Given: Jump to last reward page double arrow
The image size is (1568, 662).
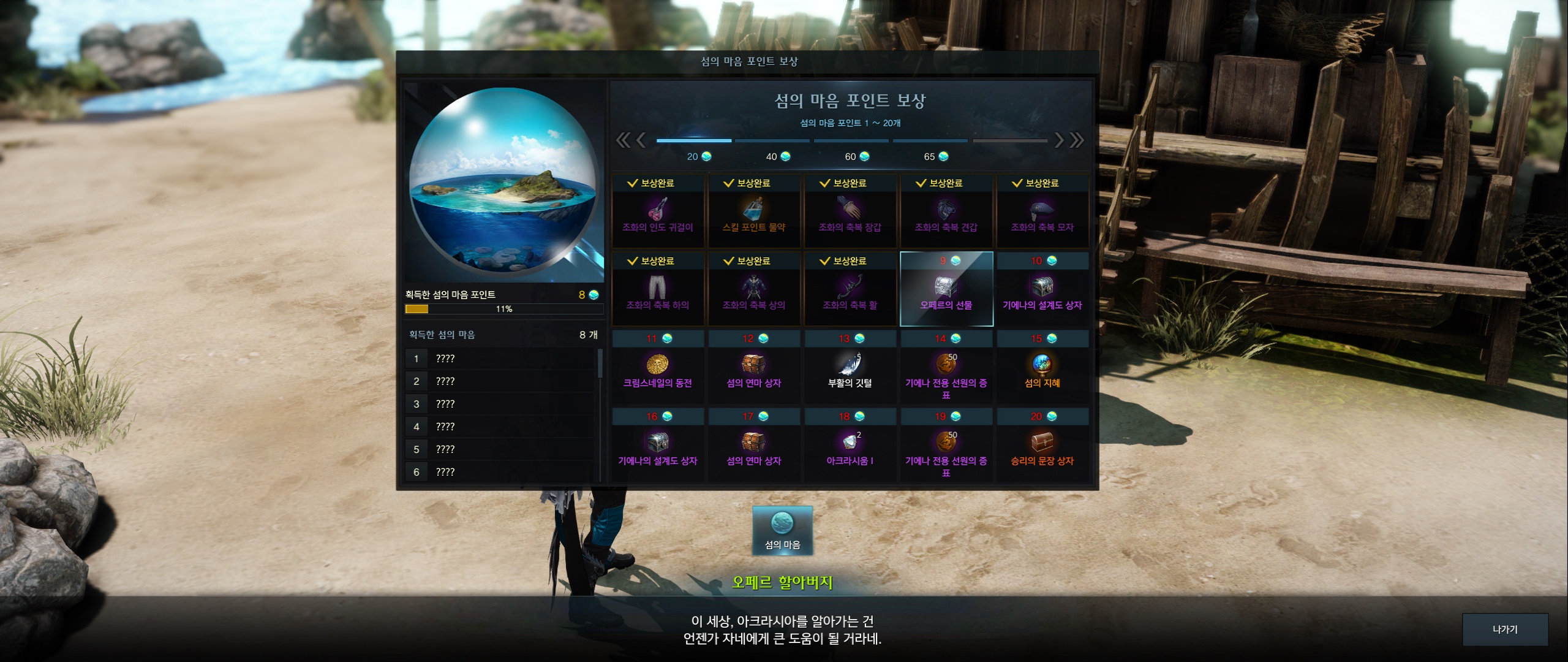Looking at the screenshot, I should pos(1077,140).
